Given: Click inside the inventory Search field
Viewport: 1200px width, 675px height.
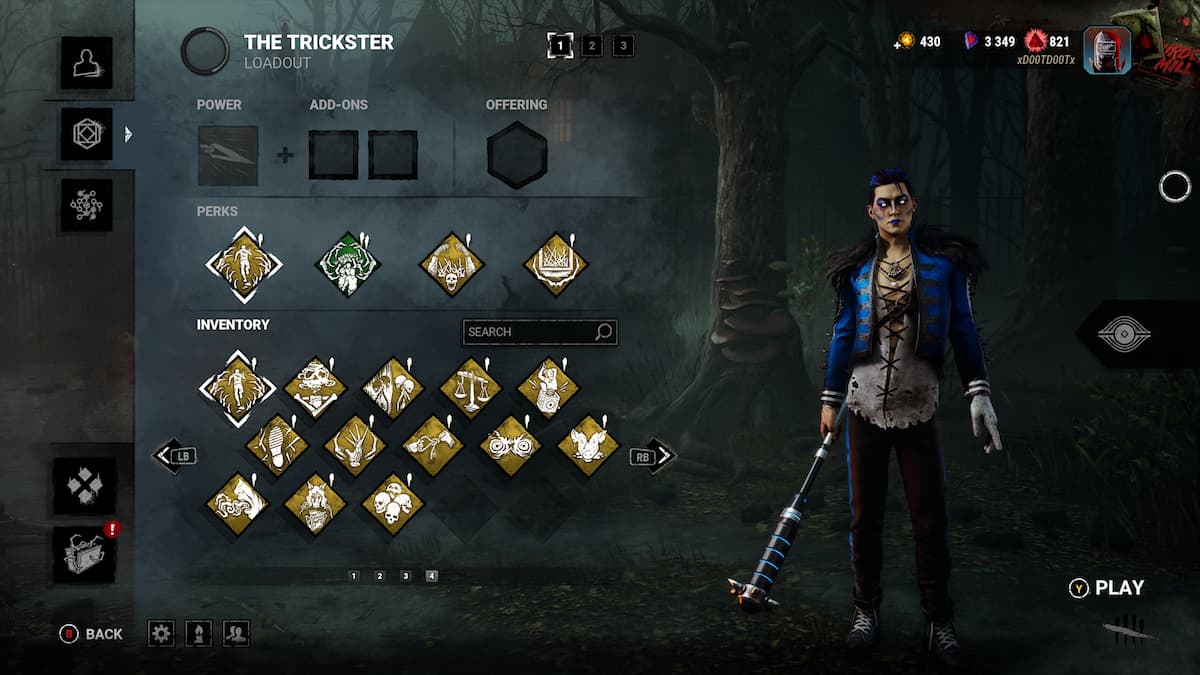Looking at the screenshot, I should tap(528, 332).
